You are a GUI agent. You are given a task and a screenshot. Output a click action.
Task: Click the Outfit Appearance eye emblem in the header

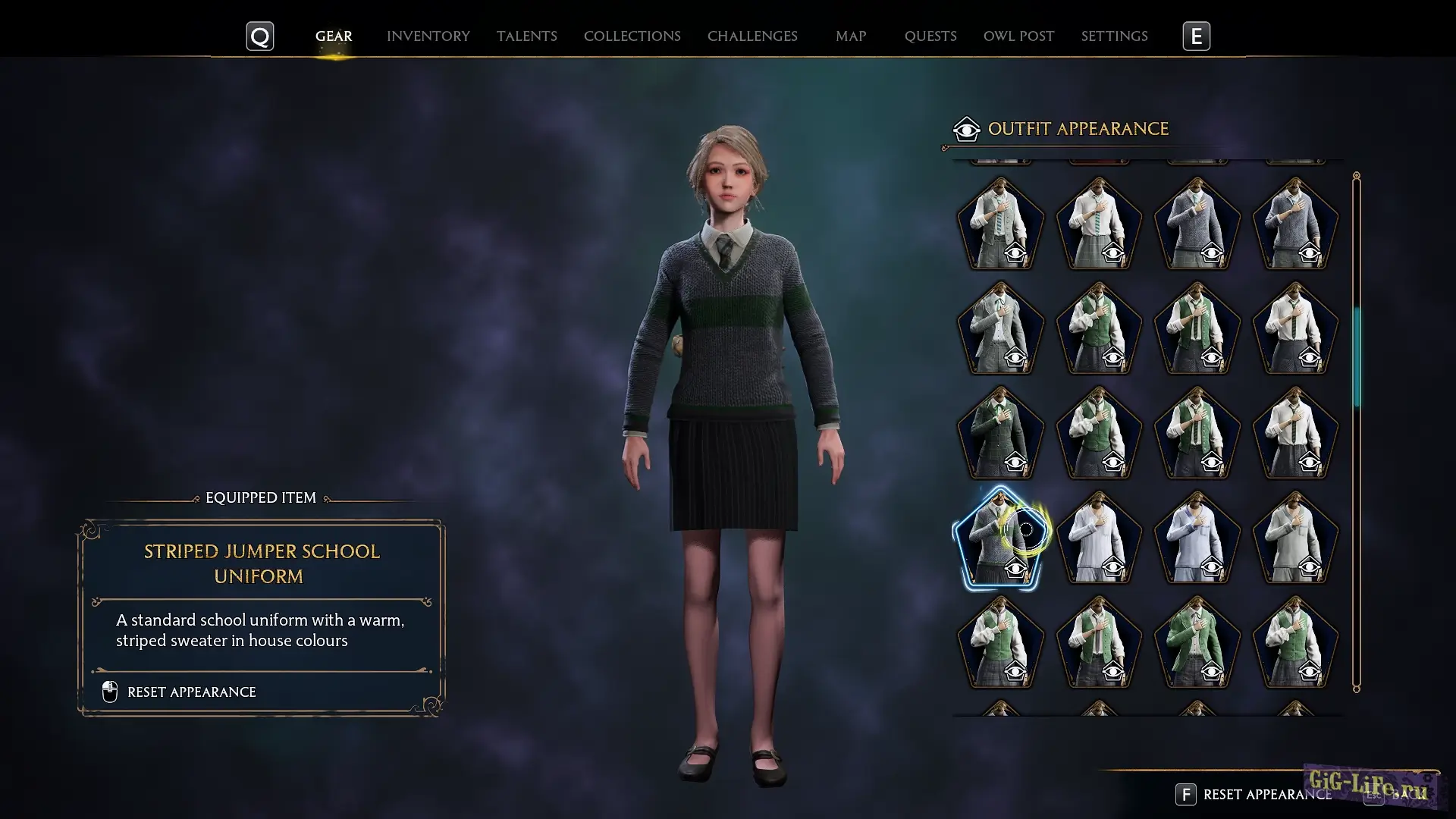pos(965,129)
